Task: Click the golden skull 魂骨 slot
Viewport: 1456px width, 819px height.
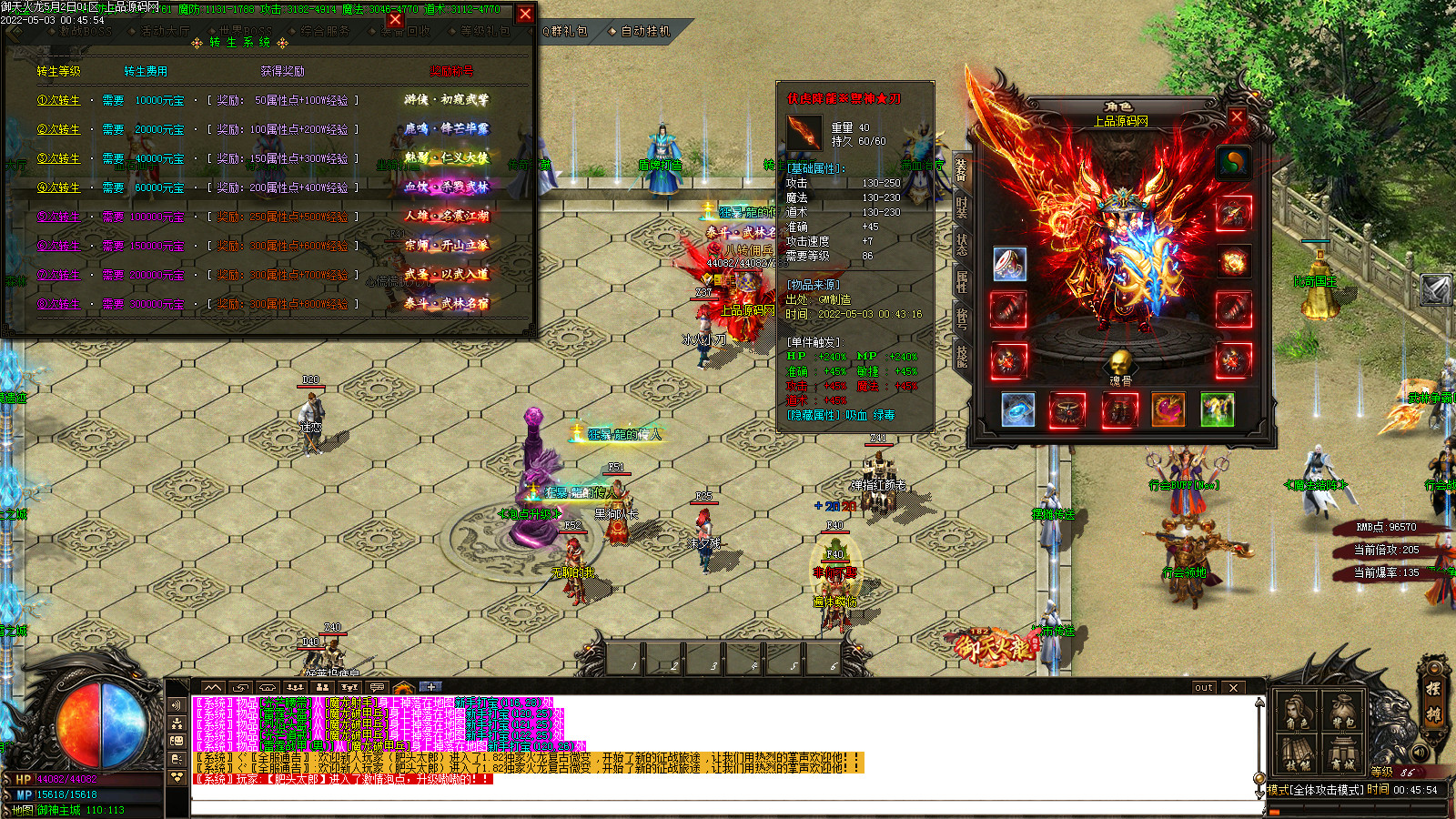Action: click(x=1120, y=362)
